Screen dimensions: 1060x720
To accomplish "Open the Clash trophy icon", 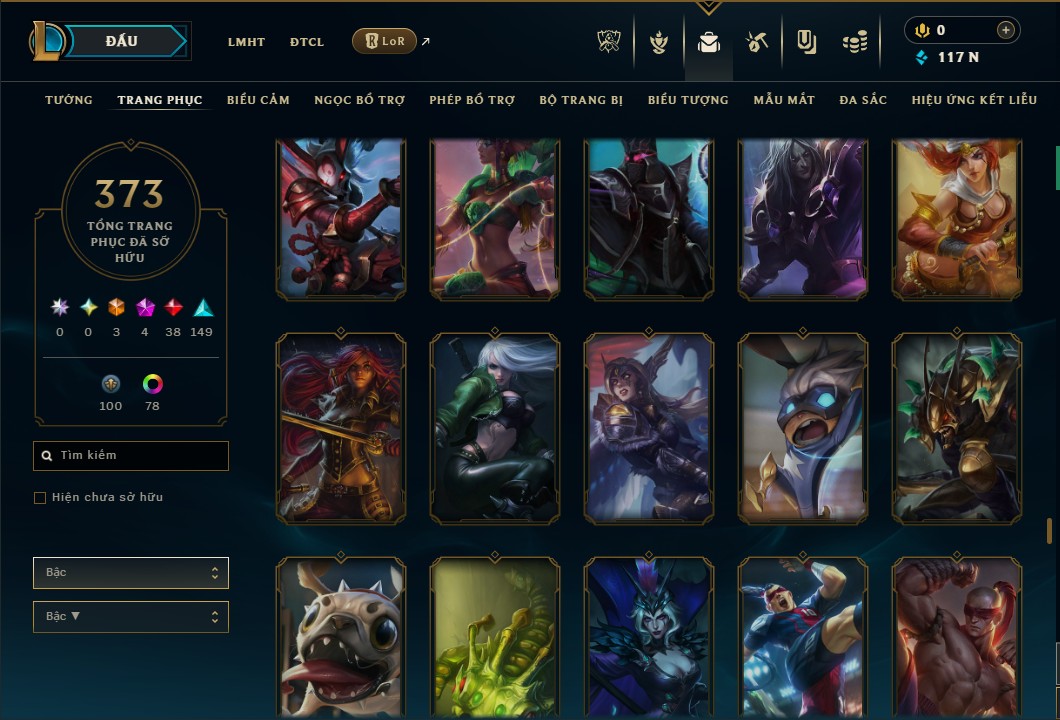I will coord(609,42).
